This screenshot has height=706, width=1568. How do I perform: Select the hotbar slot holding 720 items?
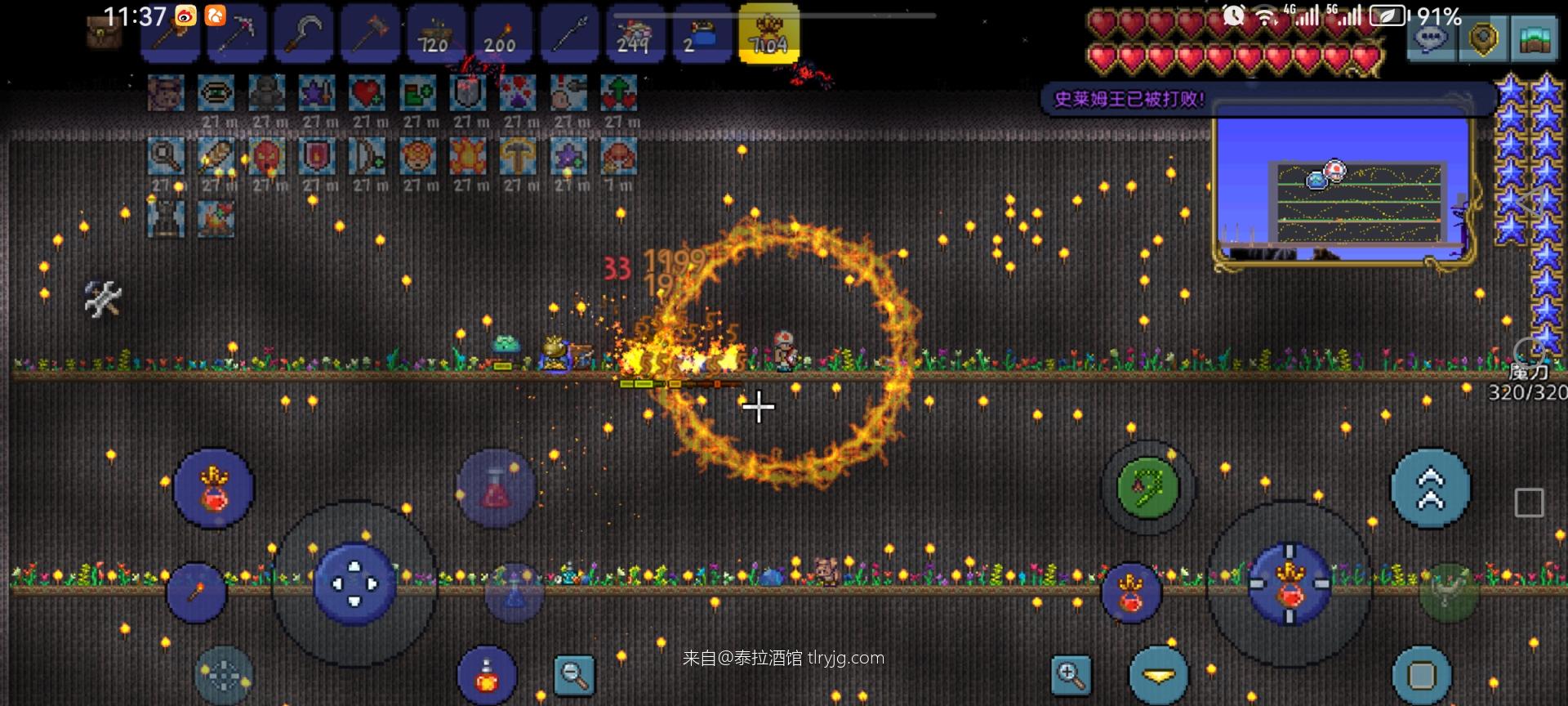[x=435, y=34]
